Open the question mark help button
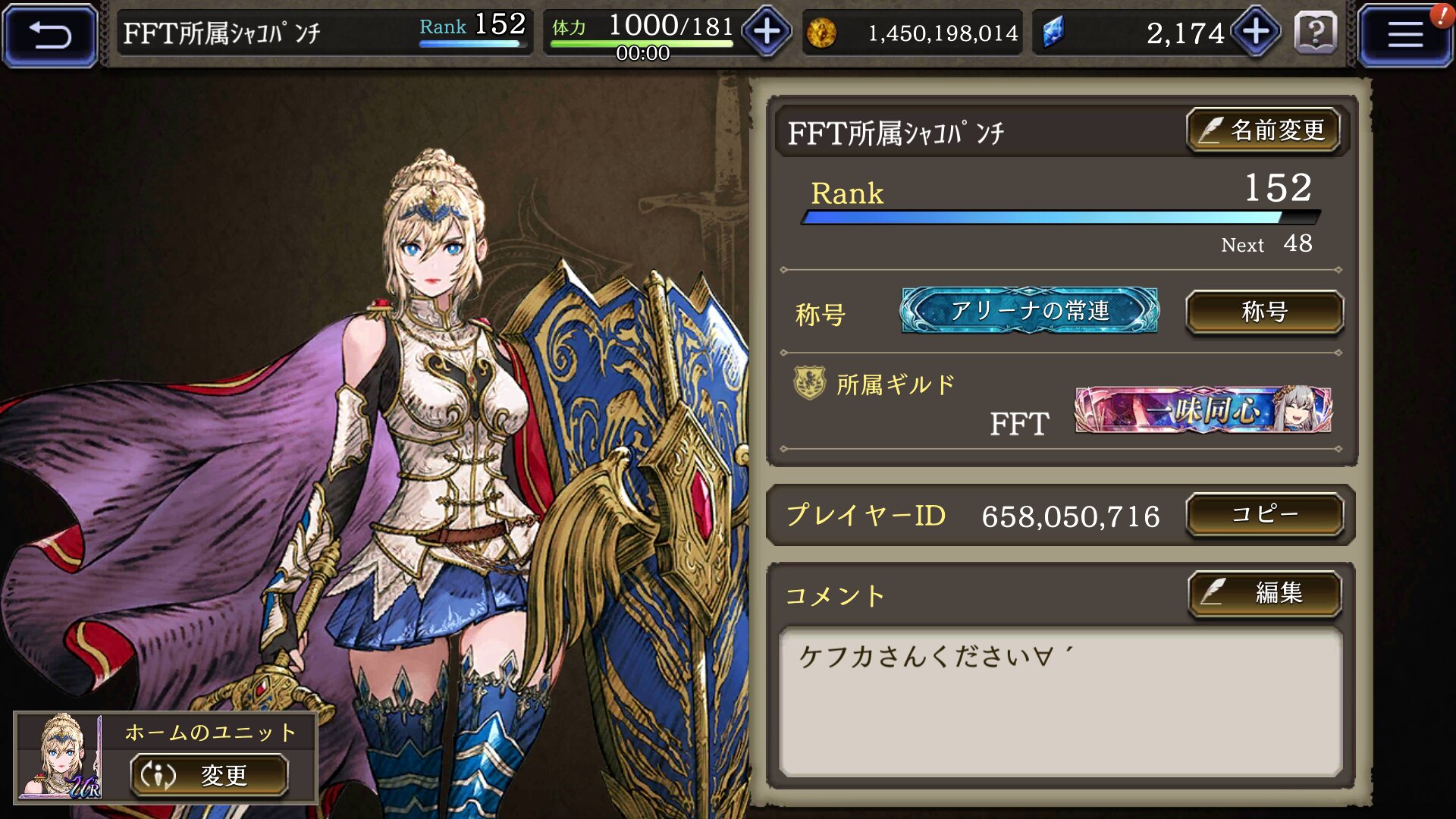The width and height of the screenshot is (1456, 819). tap(1315, 33)
